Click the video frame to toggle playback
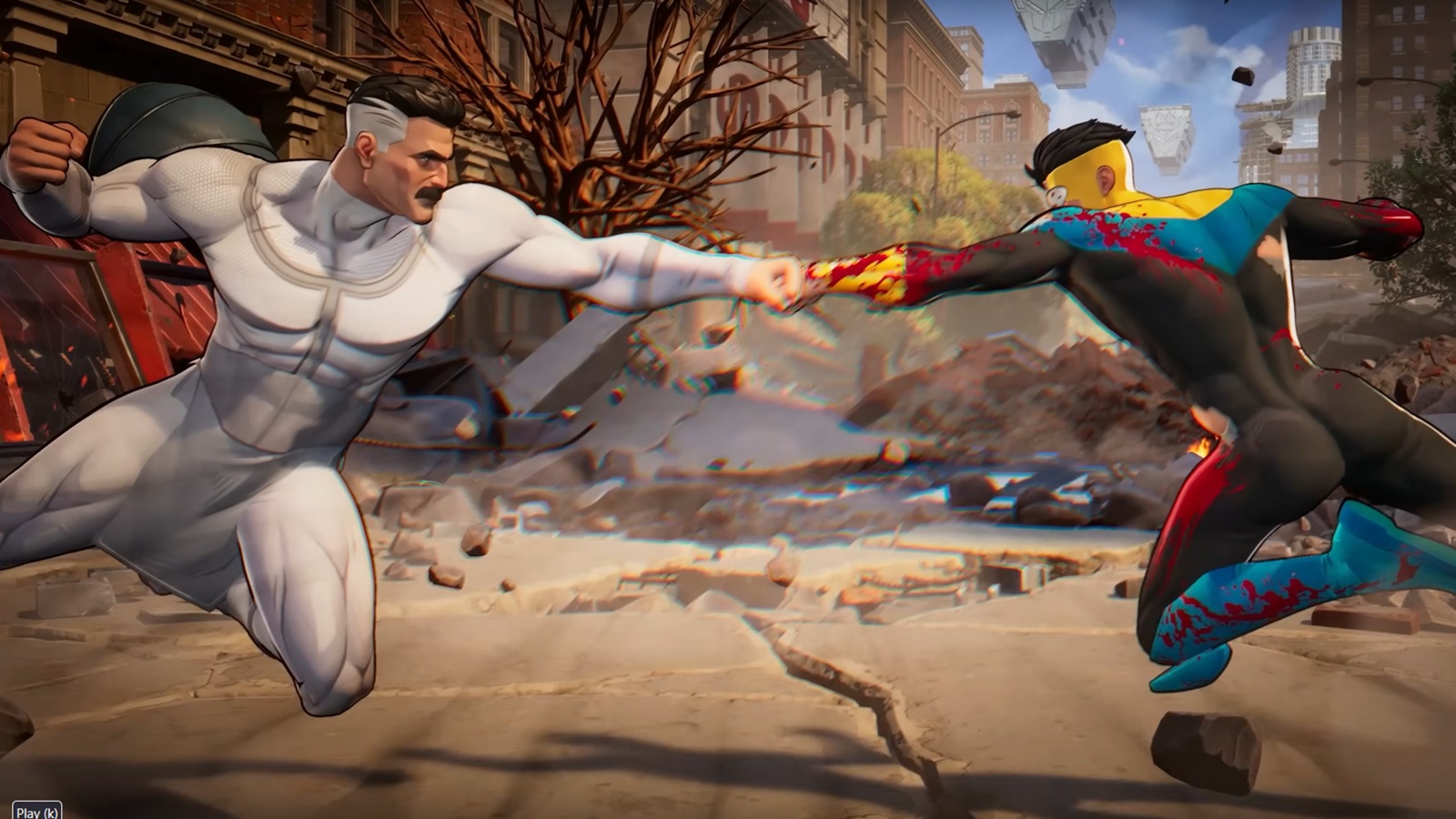This screenshot has height=819, width=1456. [728, 409]
